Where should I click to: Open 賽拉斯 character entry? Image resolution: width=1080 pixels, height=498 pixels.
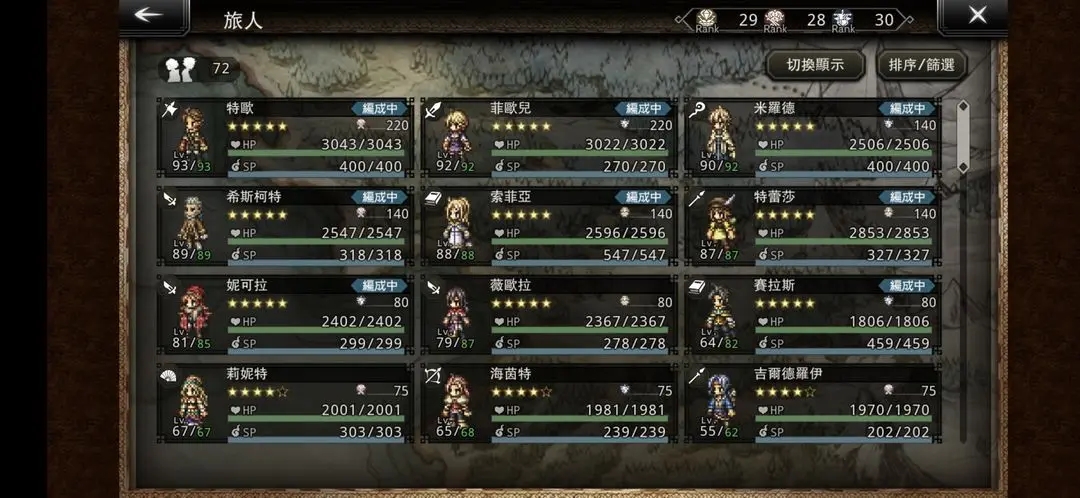[x=812, y=313]
